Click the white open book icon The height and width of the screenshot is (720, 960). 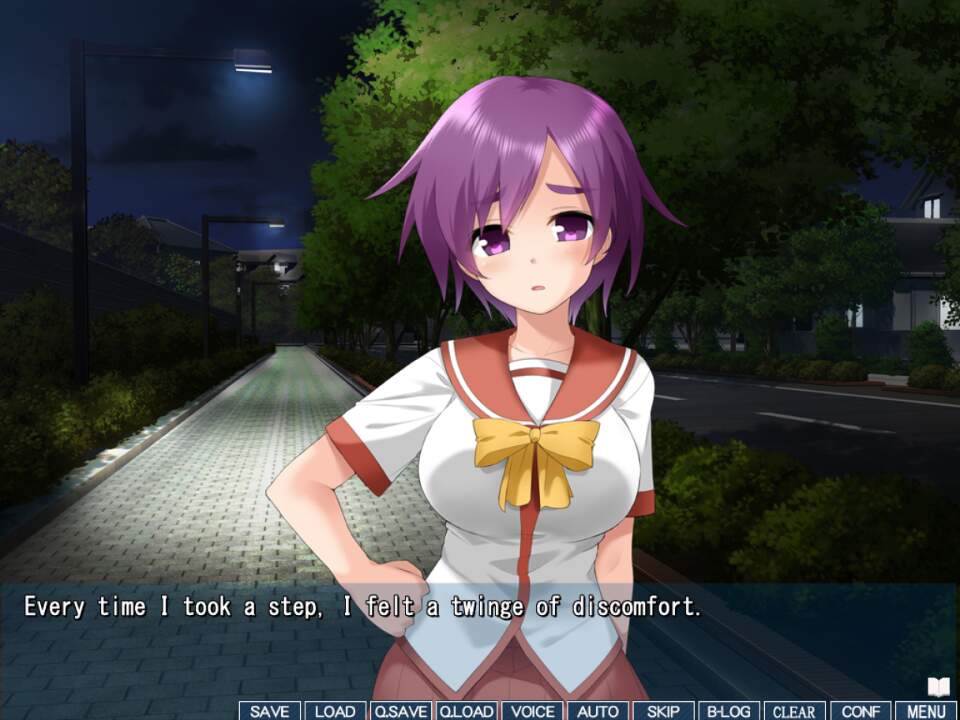tap(937, 687)
